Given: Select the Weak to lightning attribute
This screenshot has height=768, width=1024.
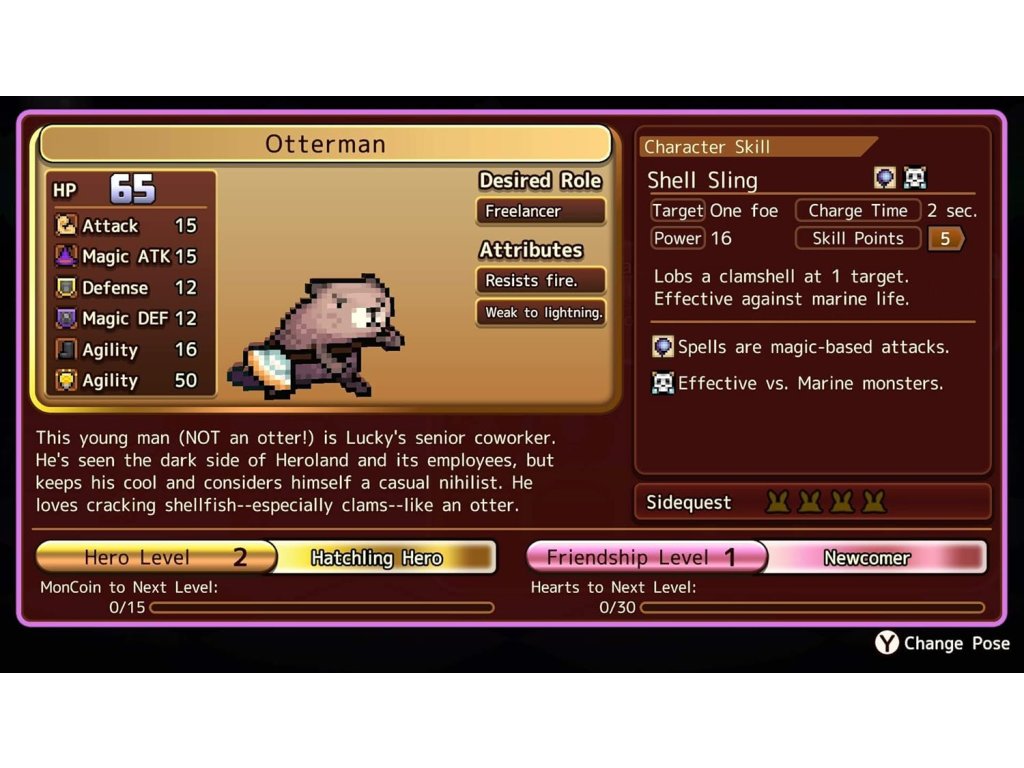Looking at the screenshot, I should coord(541,313).
